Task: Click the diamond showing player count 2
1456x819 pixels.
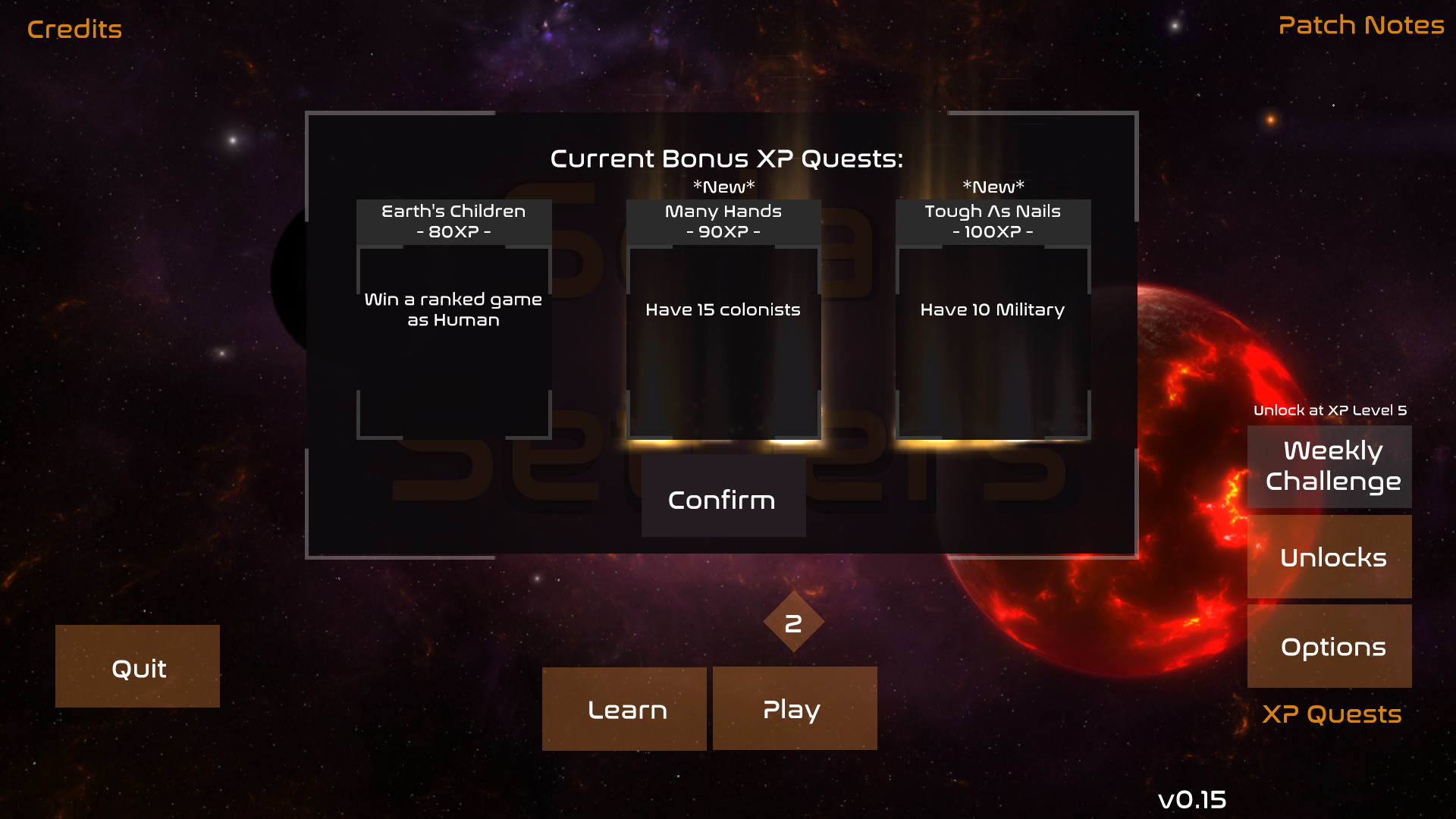Action: [794, 623]
